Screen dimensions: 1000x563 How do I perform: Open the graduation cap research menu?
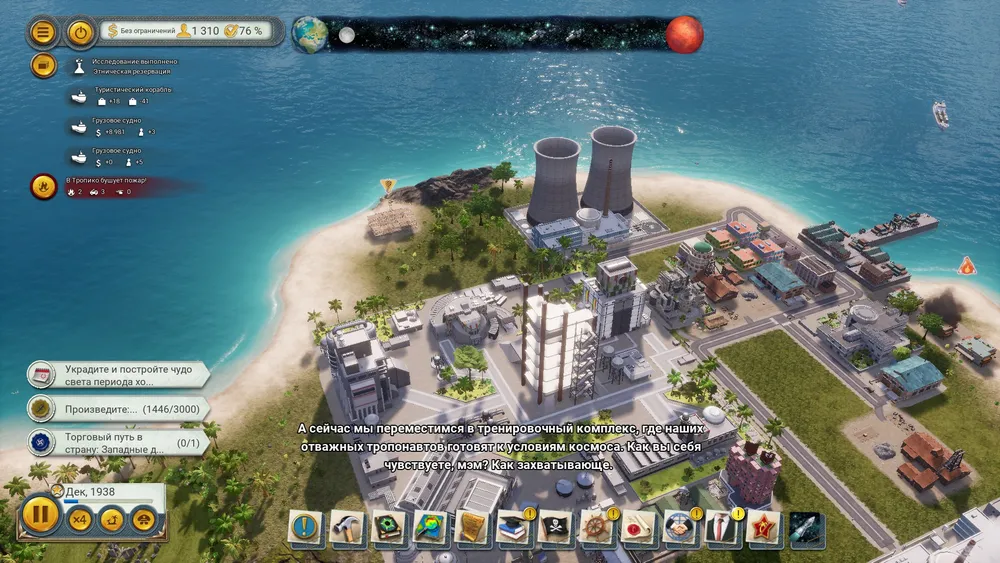tap(514, 527)
